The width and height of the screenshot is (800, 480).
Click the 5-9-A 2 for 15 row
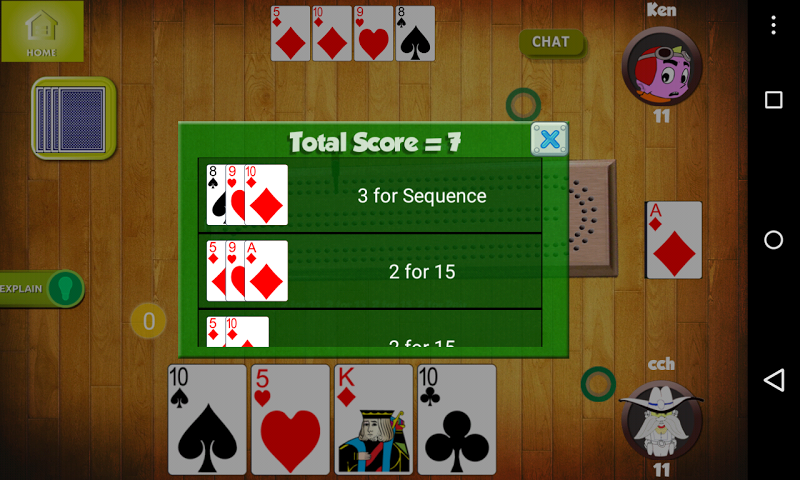pos(371,271)
